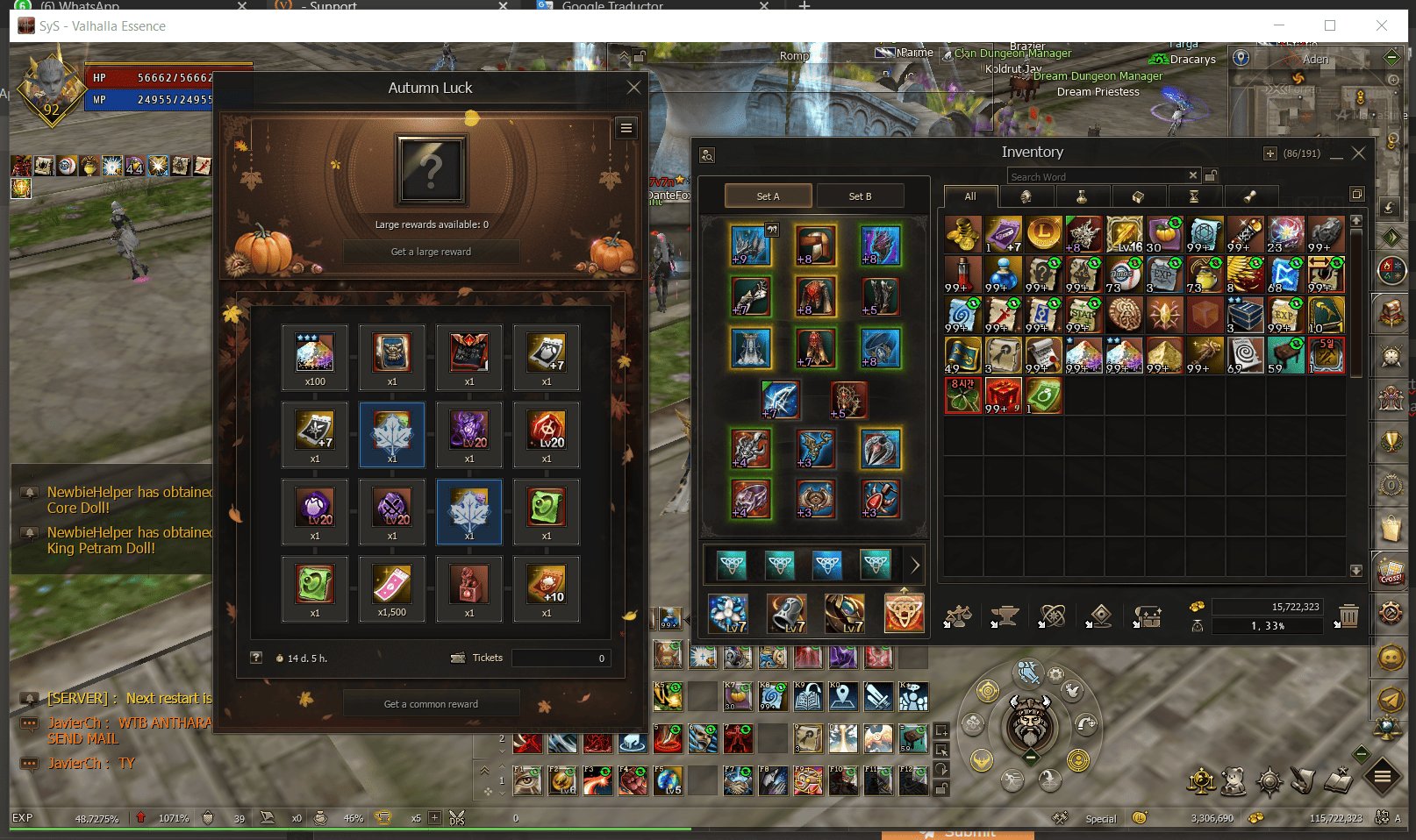Select the four-leaf clover timed item
The width and height of the screenshot is (1416, 840).
(x=962, y=395)
